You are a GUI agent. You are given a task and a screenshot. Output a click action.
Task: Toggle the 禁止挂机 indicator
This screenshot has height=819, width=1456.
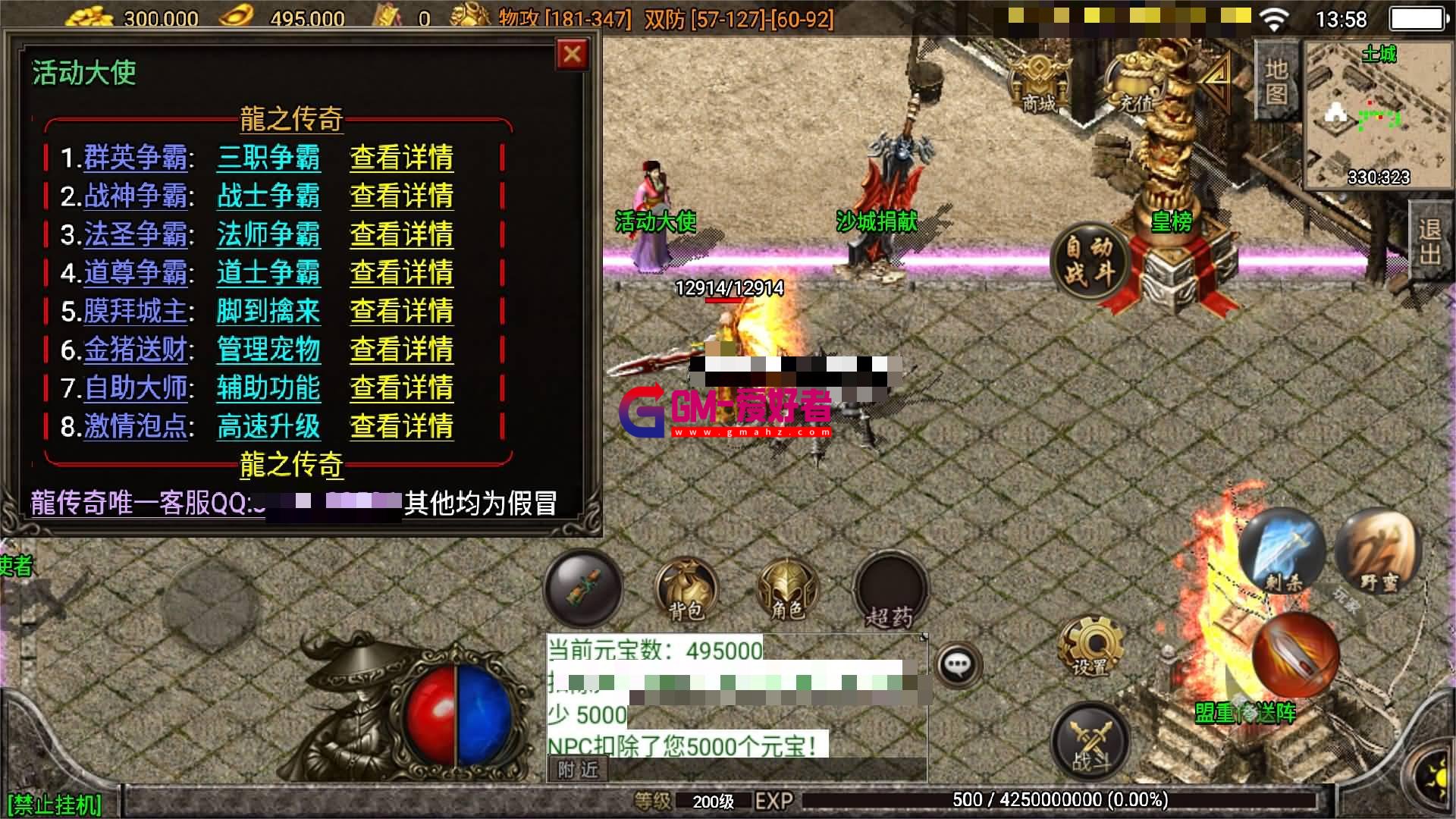[53, 802]
